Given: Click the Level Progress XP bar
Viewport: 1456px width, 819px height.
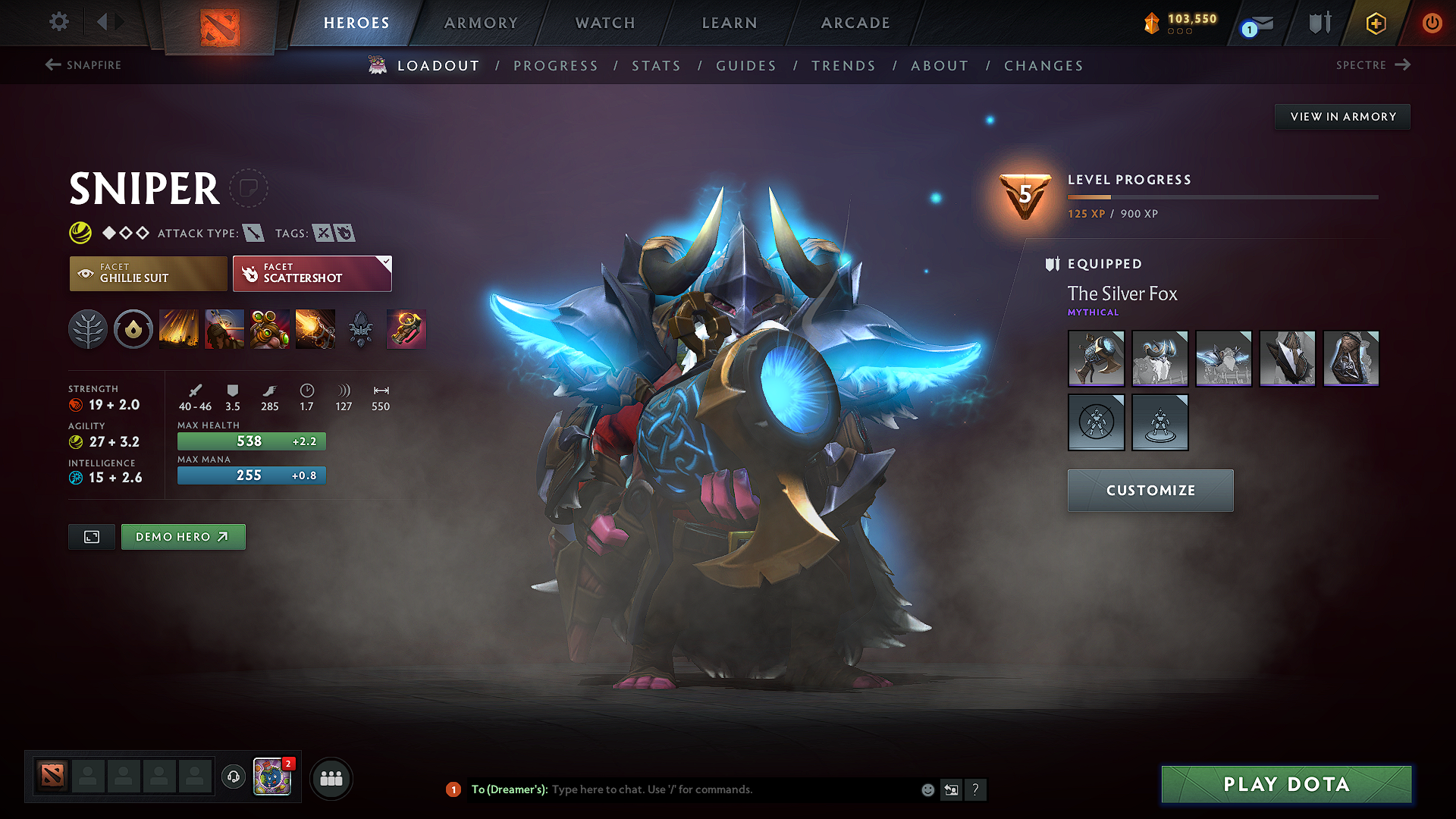Looking at the screenshot, I should (1221, 196).
